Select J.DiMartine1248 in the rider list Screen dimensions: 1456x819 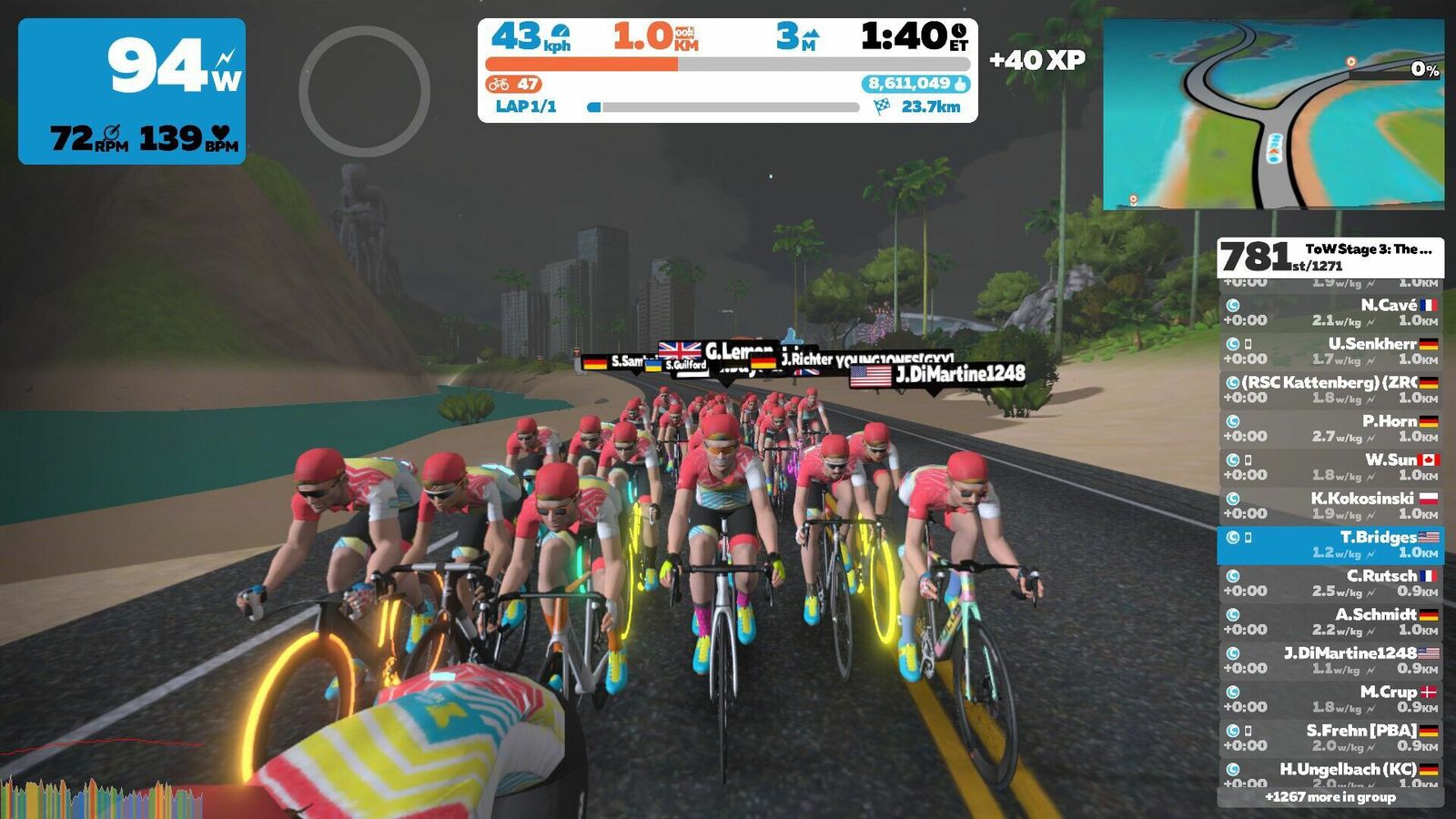tap(1330, 660)
